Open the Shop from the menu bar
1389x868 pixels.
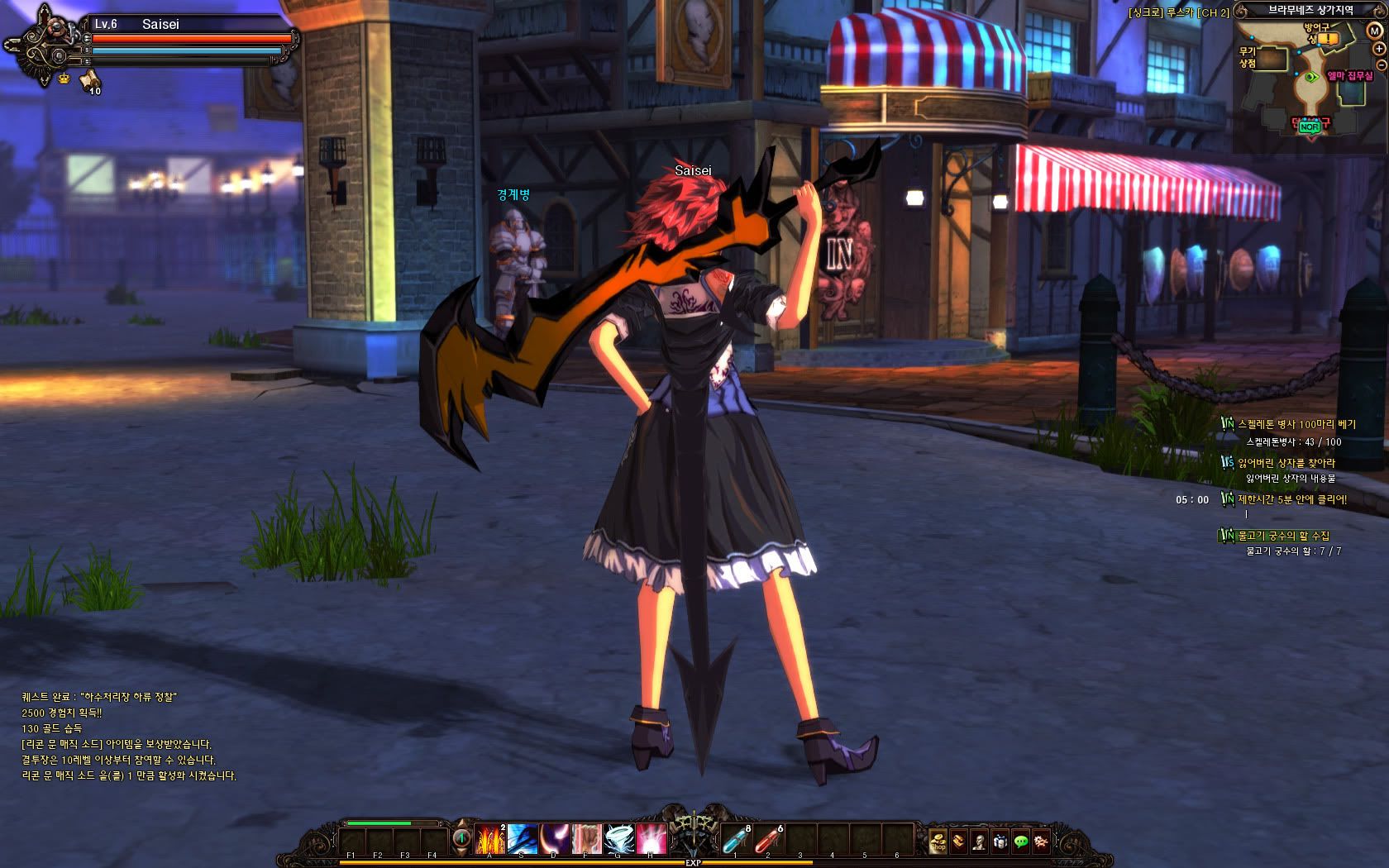click(938, 842)
